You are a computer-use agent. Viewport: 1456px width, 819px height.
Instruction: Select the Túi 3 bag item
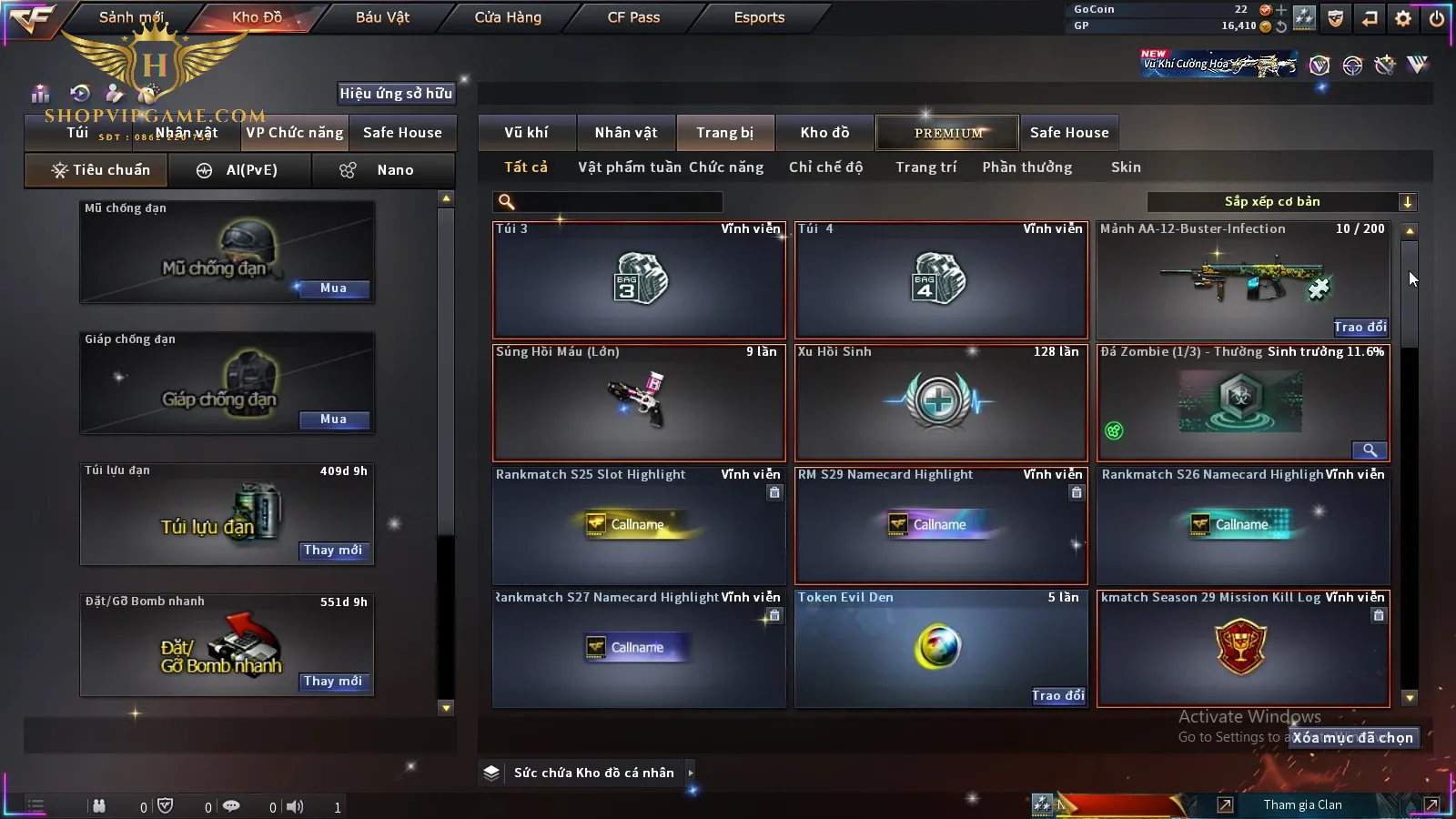point(639,280)
